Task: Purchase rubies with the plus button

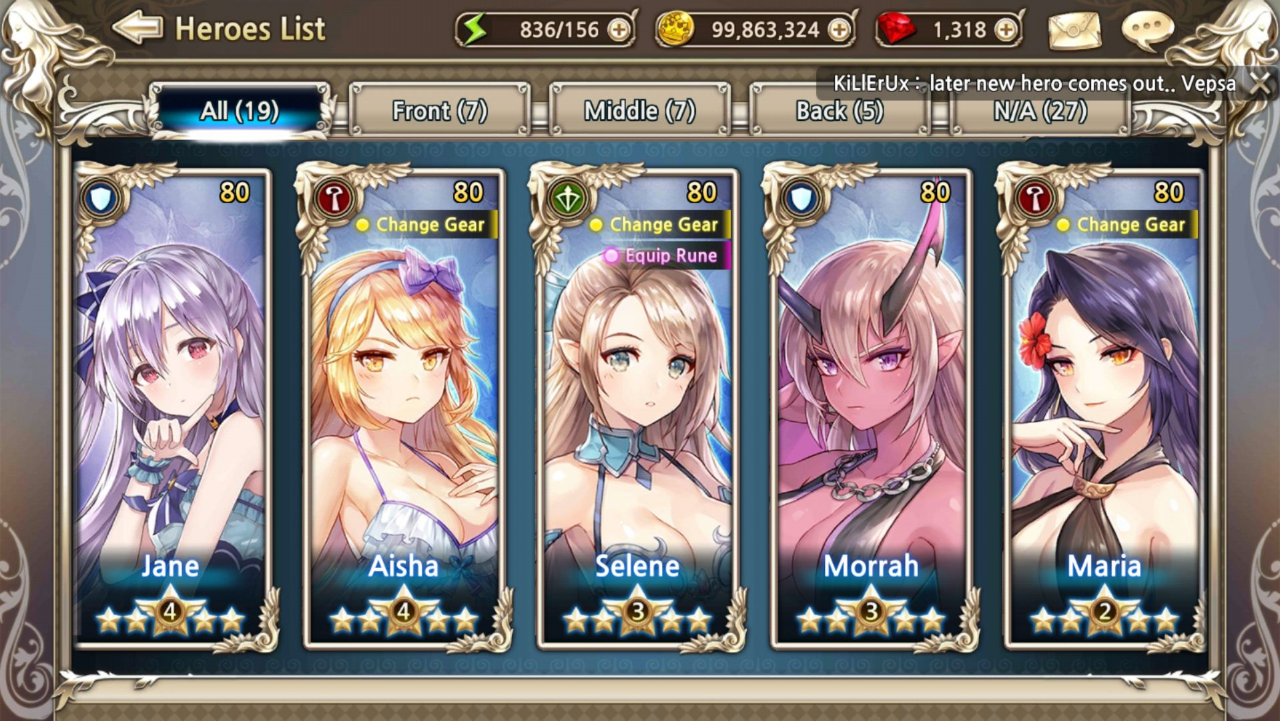Action: [x=1006, y=30]
